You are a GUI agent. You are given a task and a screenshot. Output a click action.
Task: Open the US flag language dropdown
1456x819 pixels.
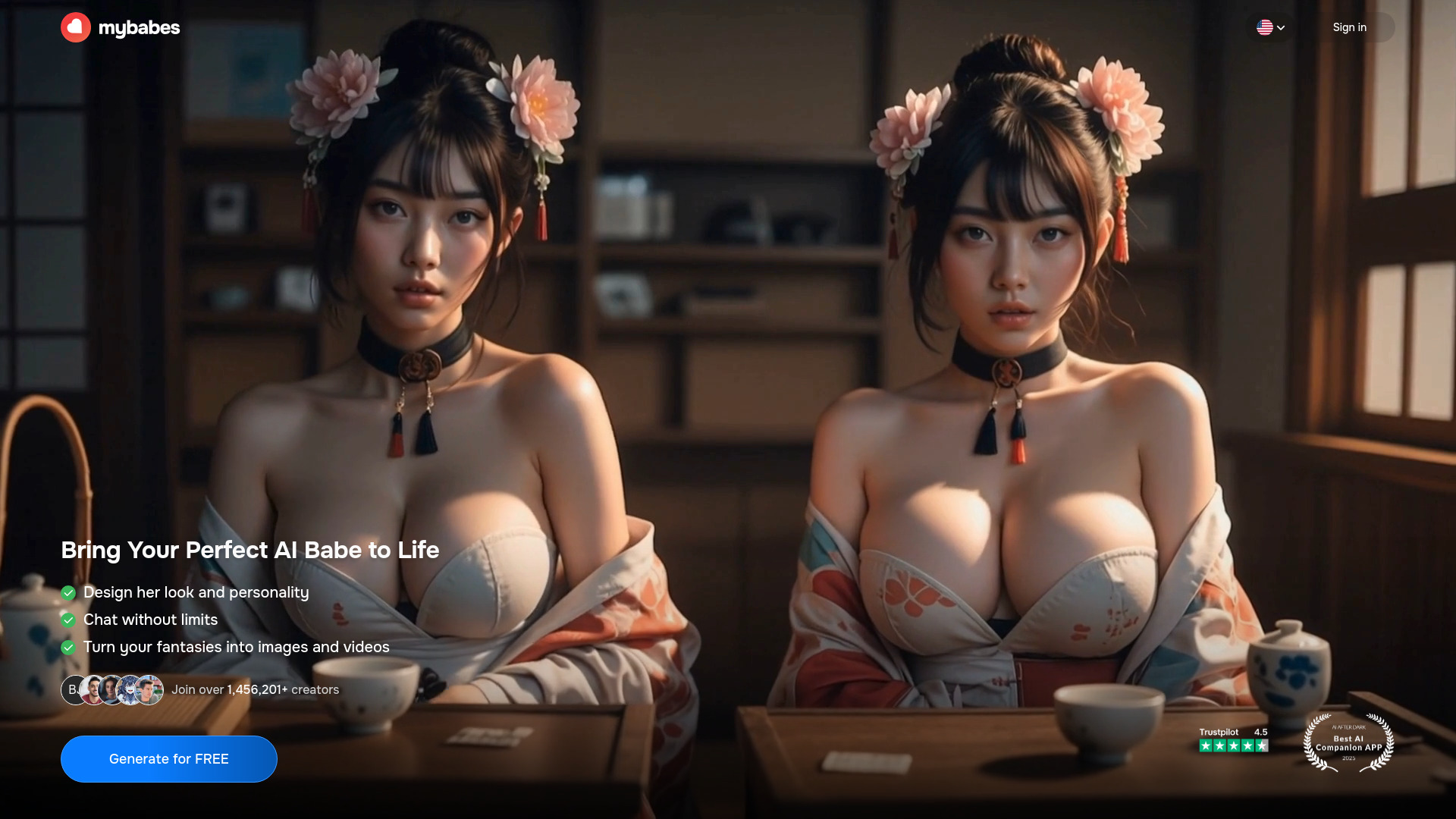pos(1270,27)
